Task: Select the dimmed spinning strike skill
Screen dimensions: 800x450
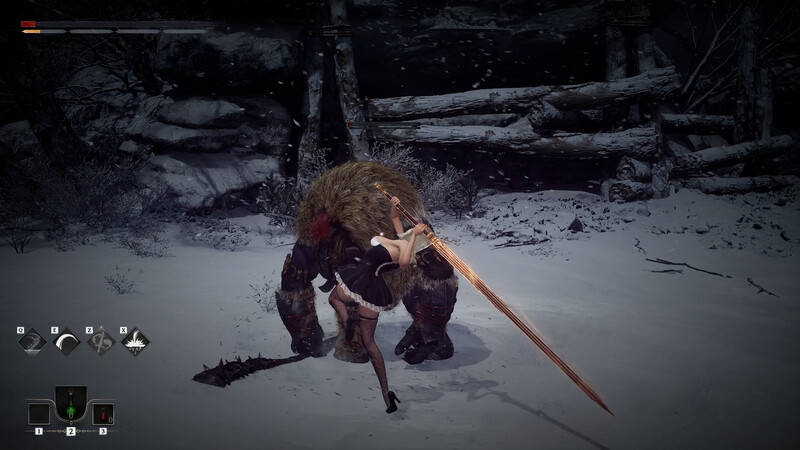Action: 101,342
